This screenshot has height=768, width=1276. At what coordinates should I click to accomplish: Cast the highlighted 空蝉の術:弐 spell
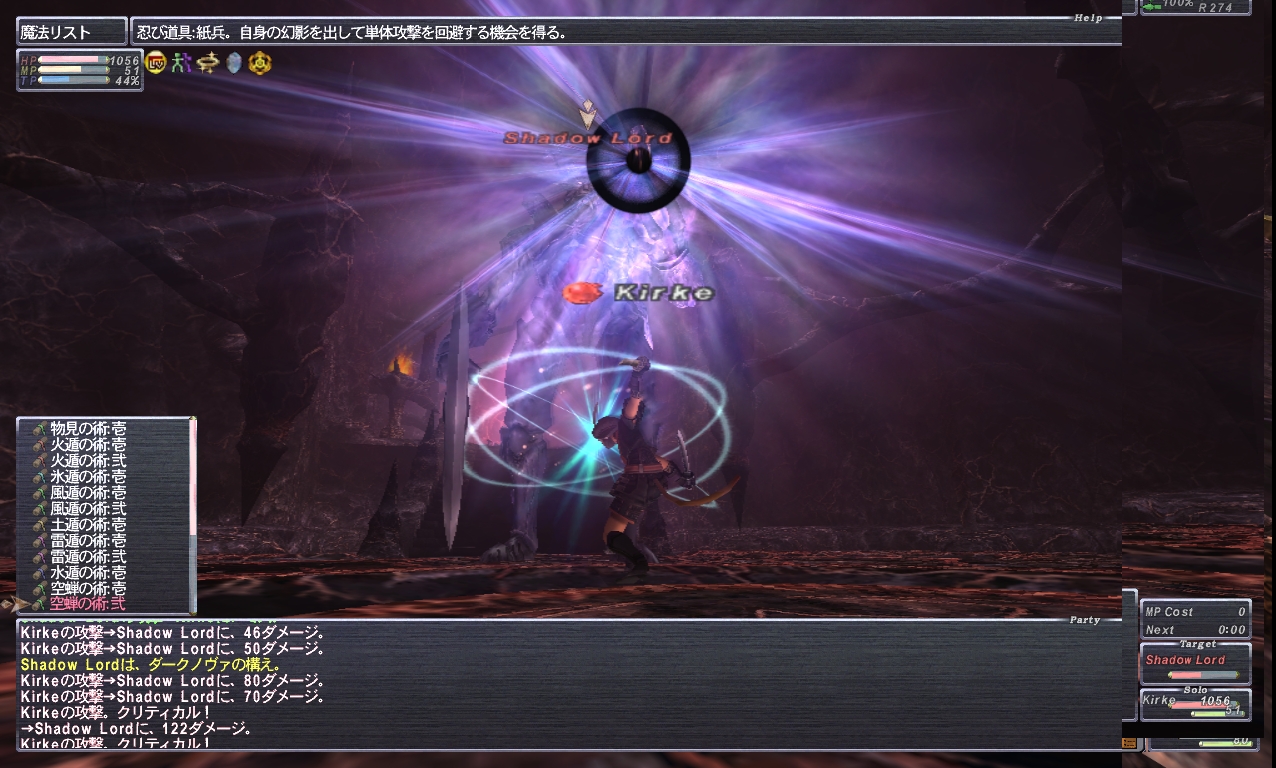[88, 604]
